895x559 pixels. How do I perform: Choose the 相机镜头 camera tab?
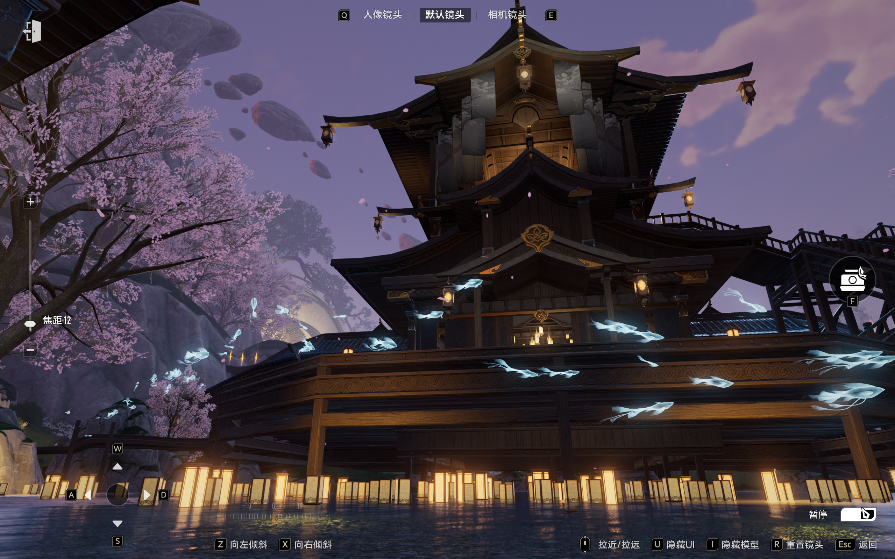tap(506, 15)
